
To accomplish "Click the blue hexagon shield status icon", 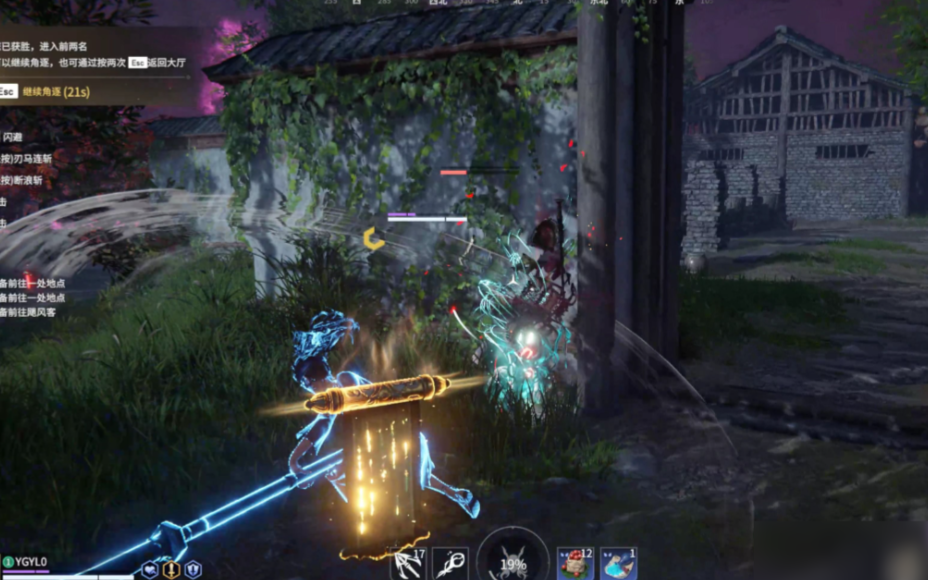I will 193,569.
